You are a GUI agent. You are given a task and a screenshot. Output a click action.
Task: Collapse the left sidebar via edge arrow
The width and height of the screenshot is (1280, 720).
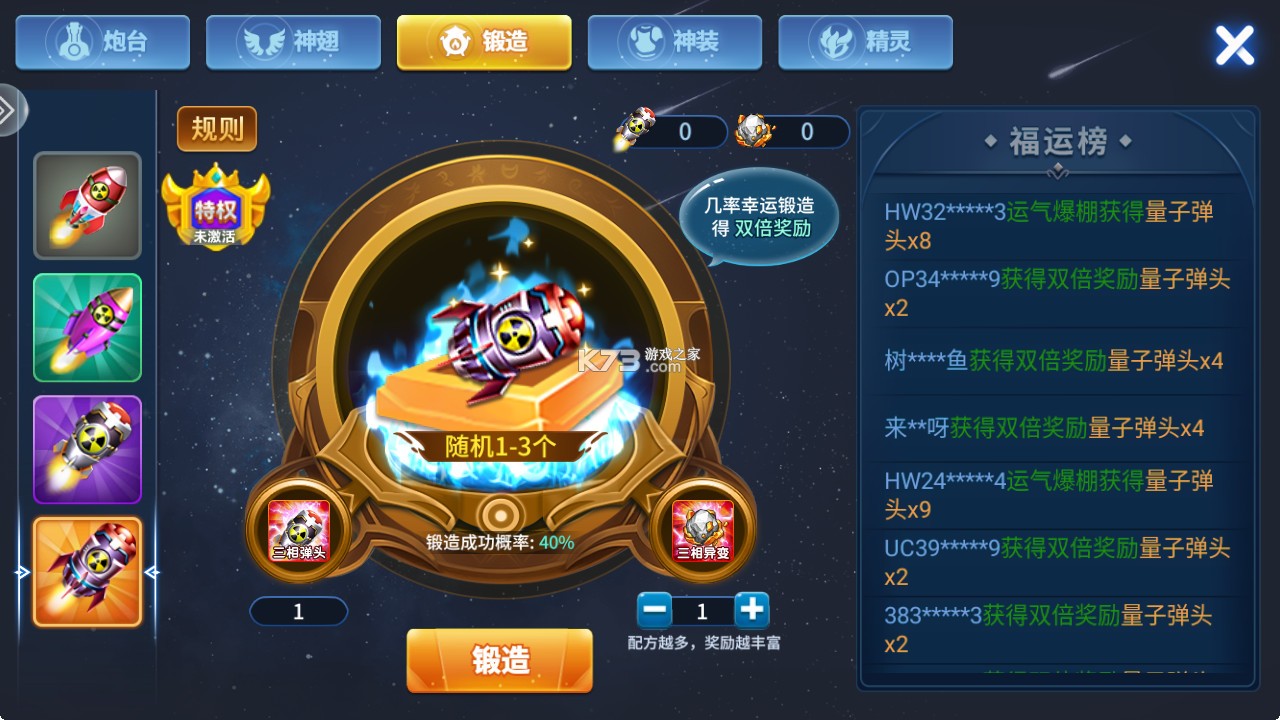[x=10, y=110]
